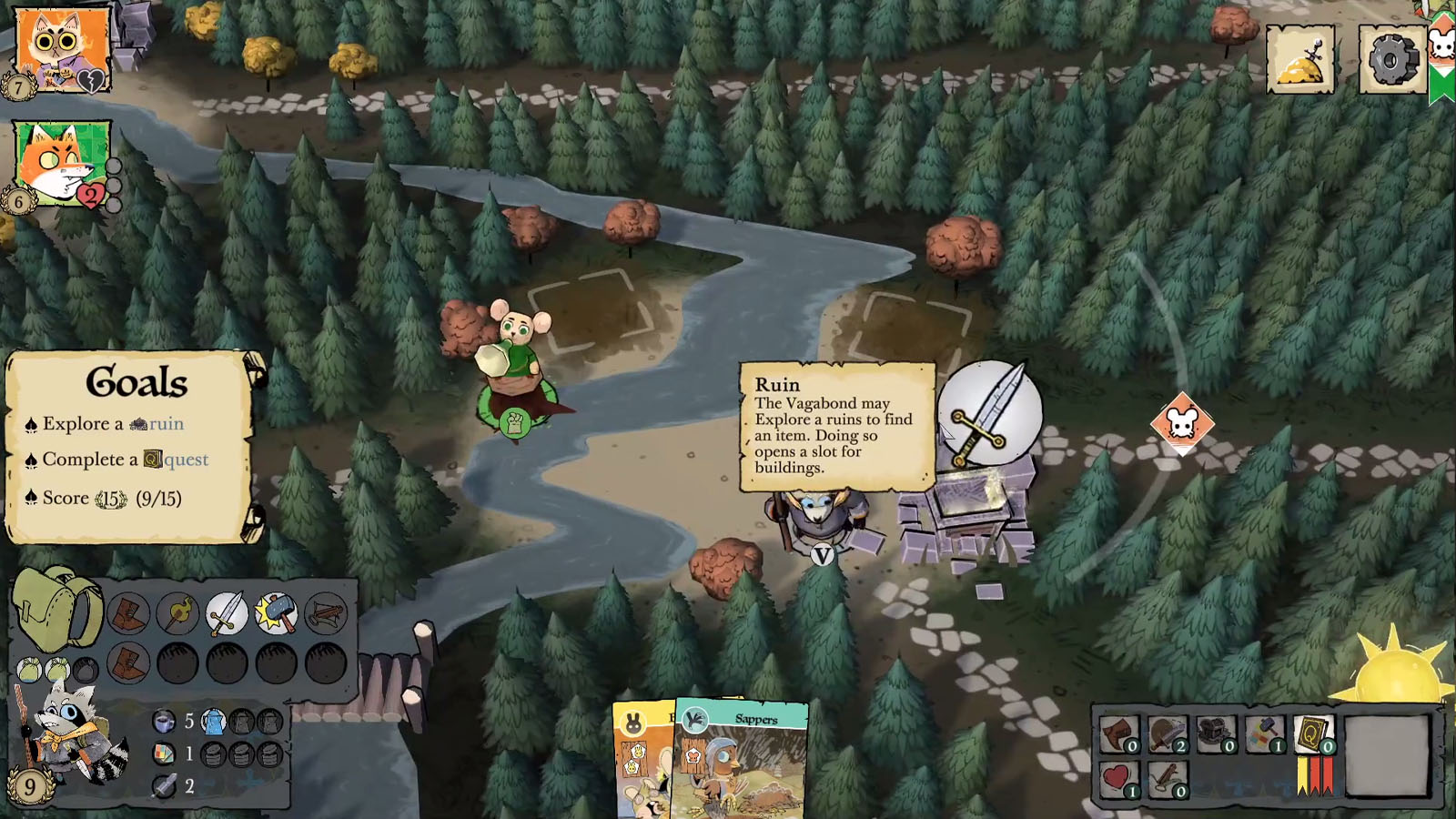Choose the quest book action
The height and width of the screenshot is (819, 1456).
pos(1313,733)
